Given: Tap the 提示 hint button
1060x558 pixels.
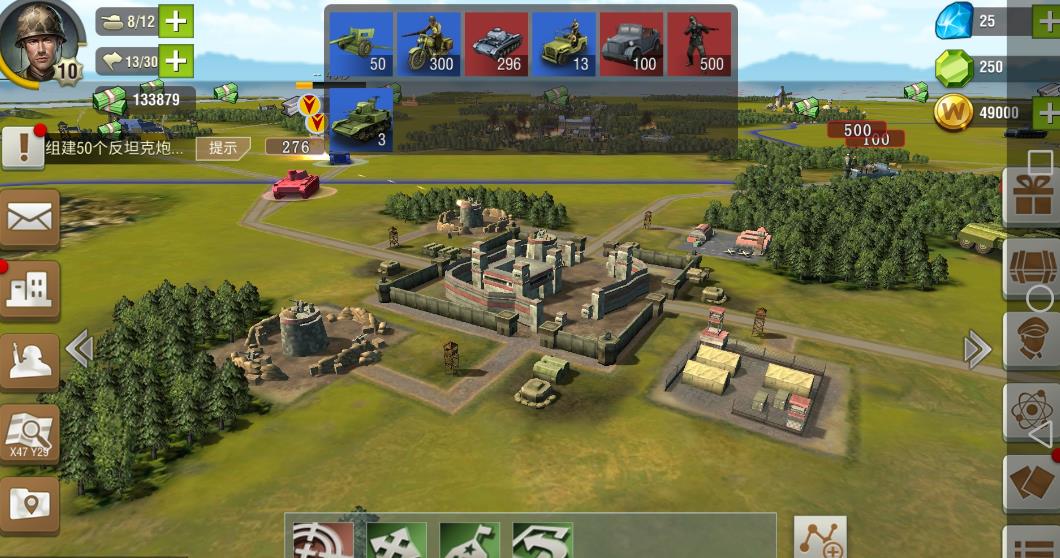Looking at the screenshot, I should point(222,148).
